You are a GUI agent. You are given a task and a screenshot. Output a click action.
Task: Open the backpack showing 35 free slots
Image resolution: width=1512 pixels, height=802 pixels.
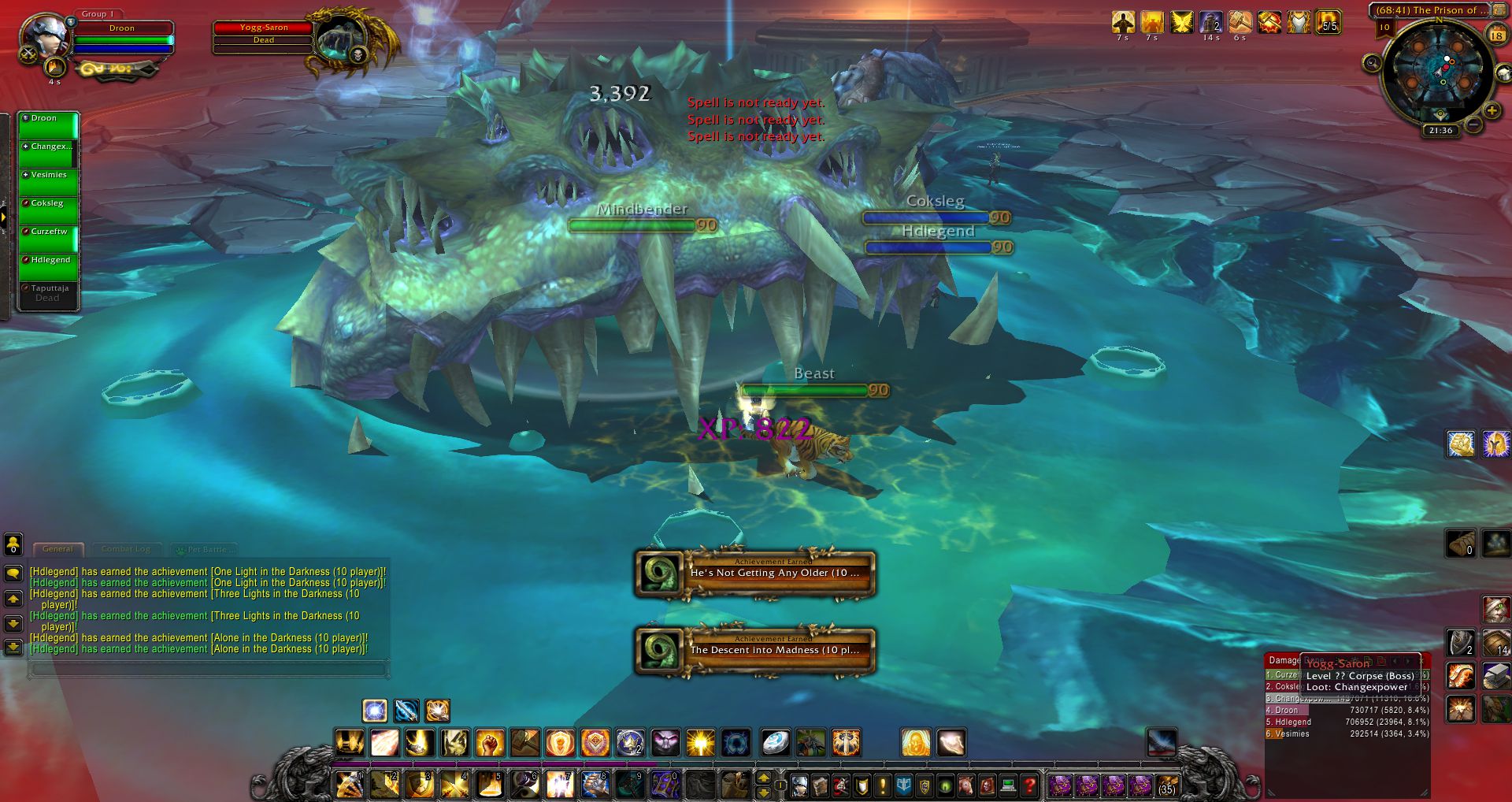[x=1167, y=785]
